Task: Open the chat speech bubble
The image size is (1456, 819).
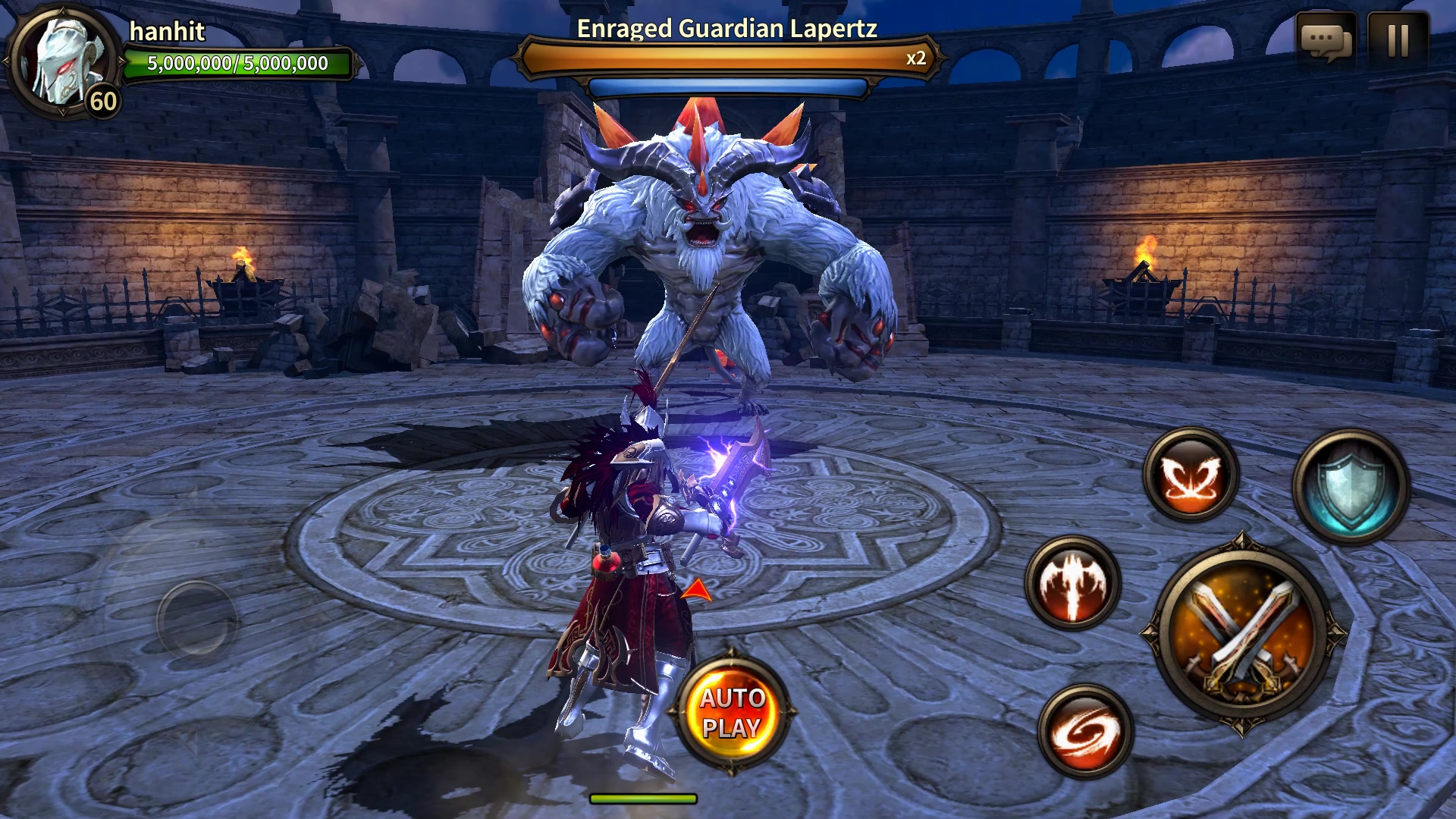Action: (x=1326, y=41)
